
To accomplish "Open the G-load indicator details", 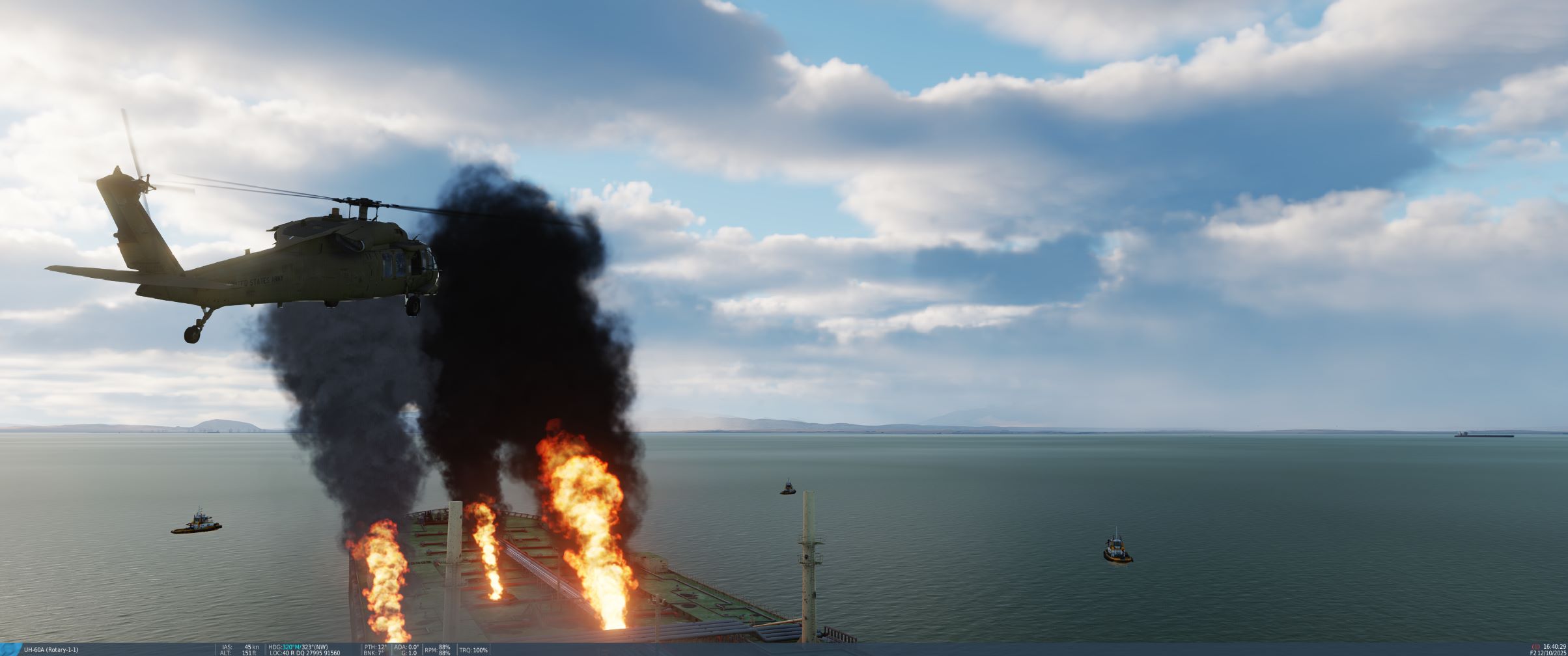I will [x=409, y=651].
